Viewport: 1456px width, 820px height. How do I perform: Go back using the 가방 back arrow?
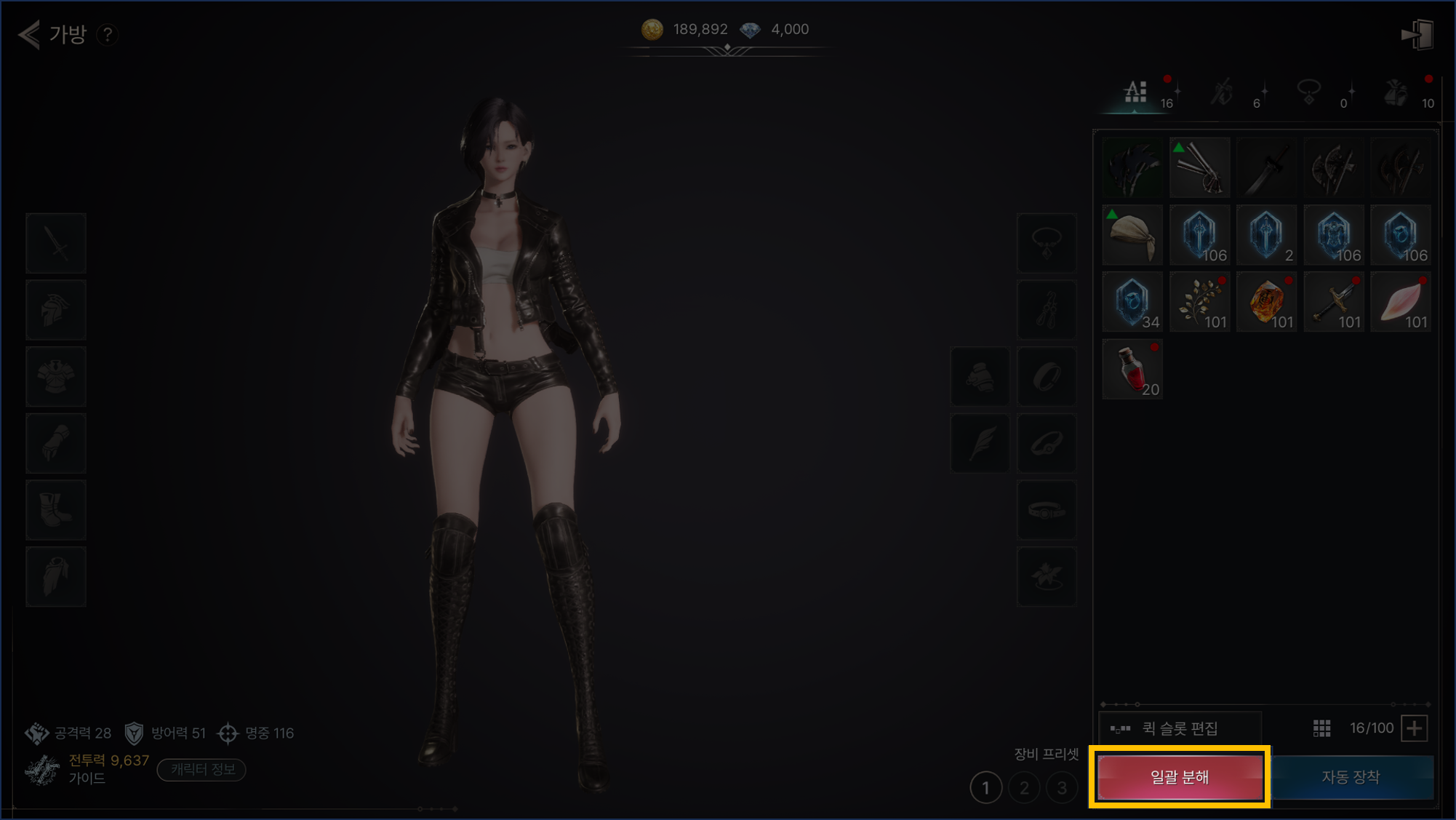click(x=30, y=34)
